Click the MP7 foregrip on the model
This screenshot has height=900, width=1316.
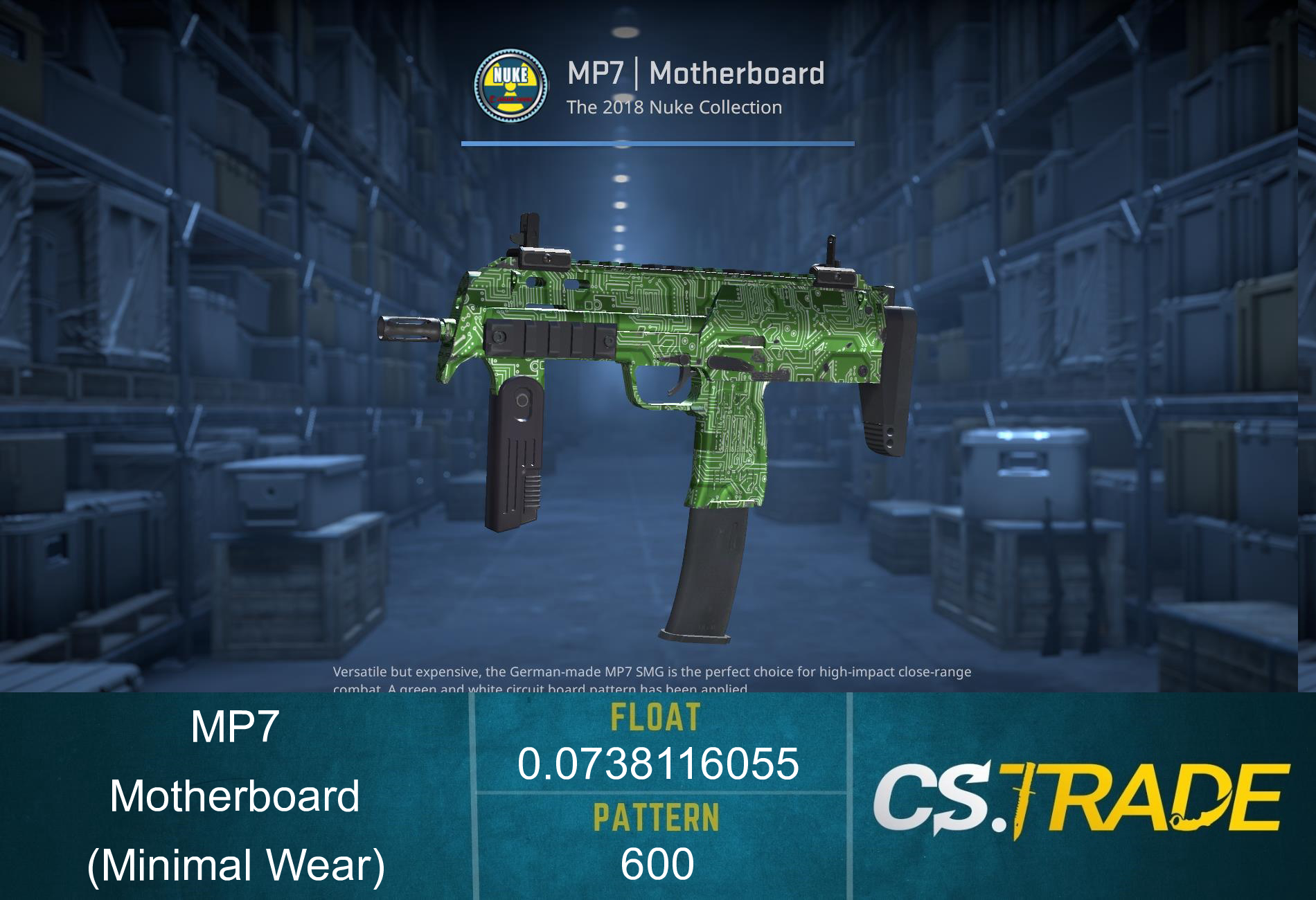(515, 450)
